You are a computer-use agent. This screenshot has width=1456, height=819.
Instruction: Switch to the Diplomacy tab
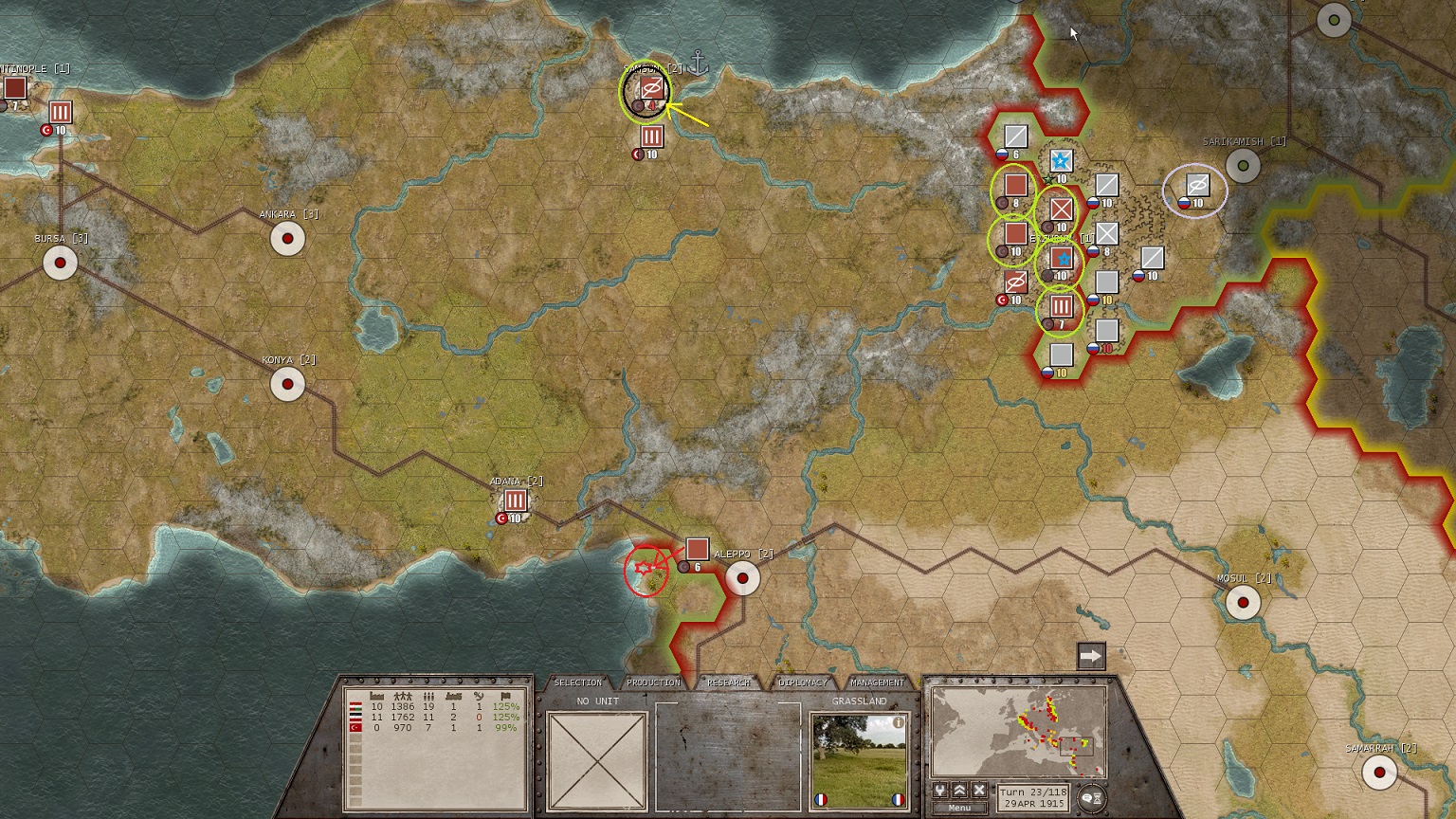[803, 682]
